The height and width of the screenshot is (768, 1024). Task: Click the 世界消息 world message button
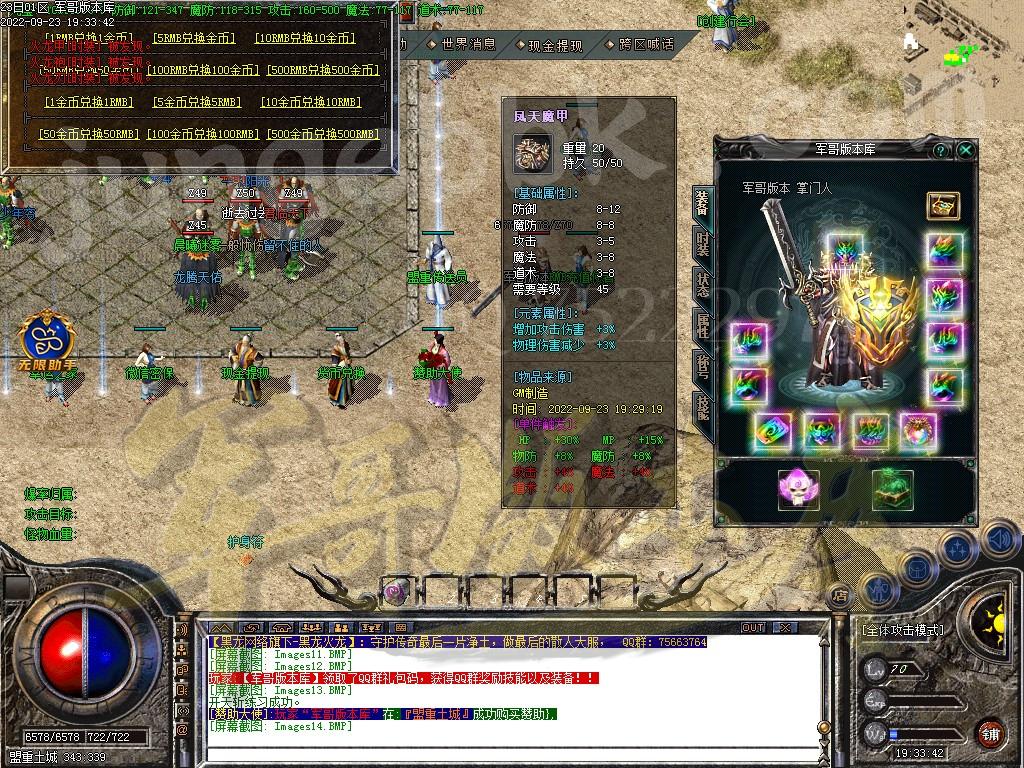[465, 45]
